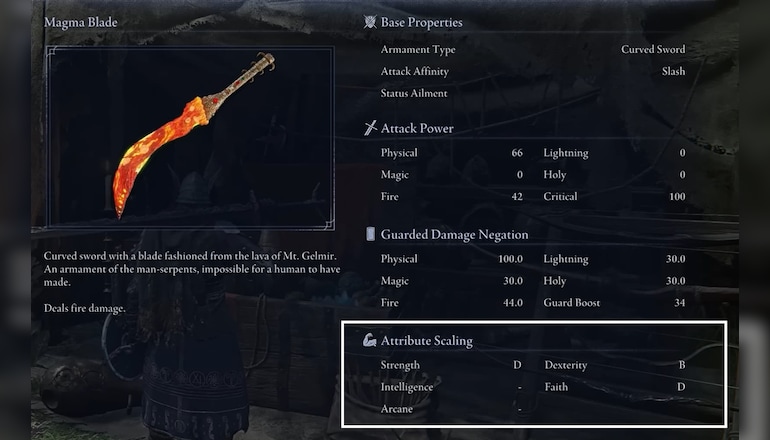Click the Base Properties section header
Screen dimensions: 770x440
420,22
